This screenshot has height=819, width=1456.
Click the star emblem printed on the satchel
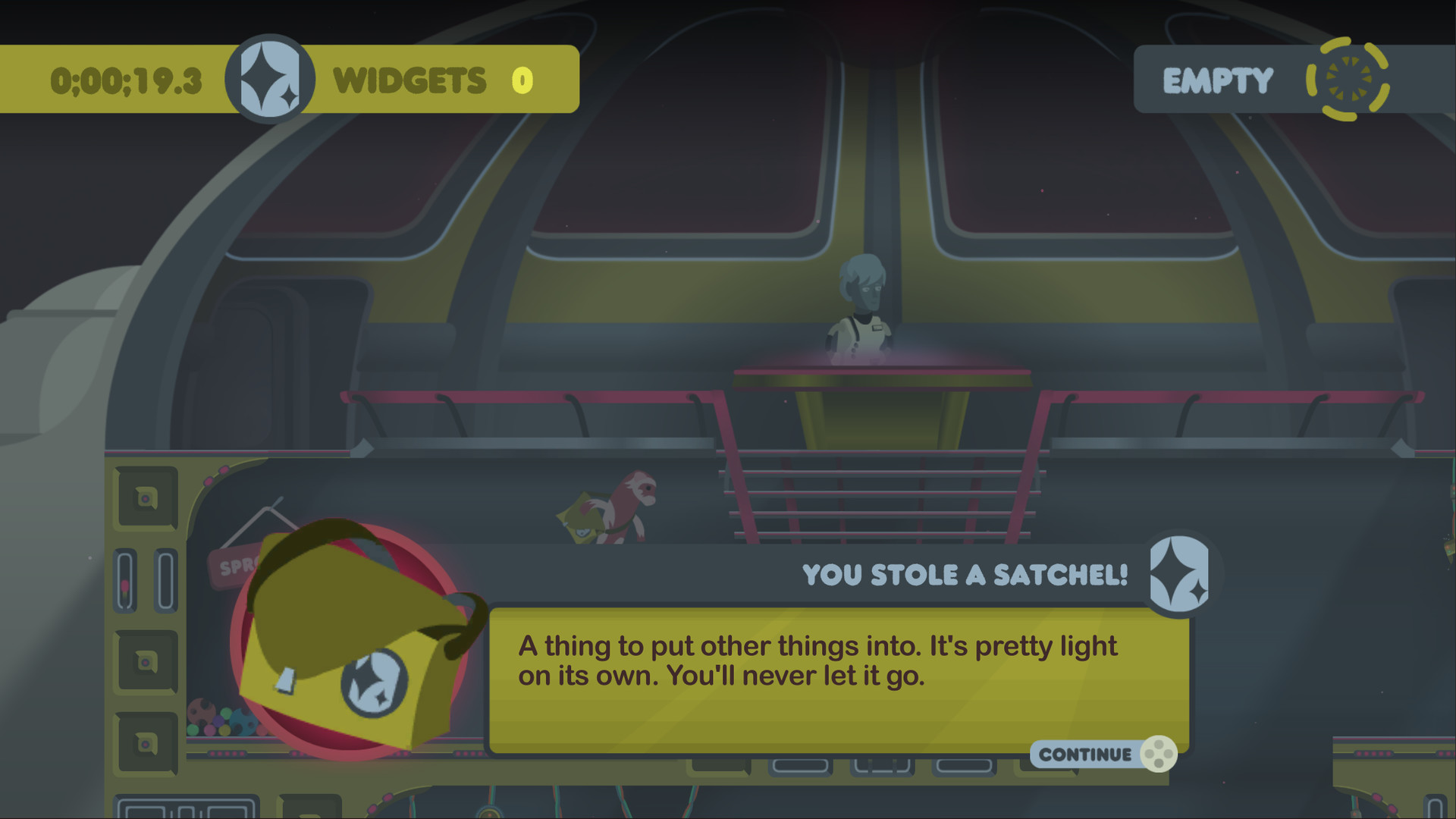(377, 684)
